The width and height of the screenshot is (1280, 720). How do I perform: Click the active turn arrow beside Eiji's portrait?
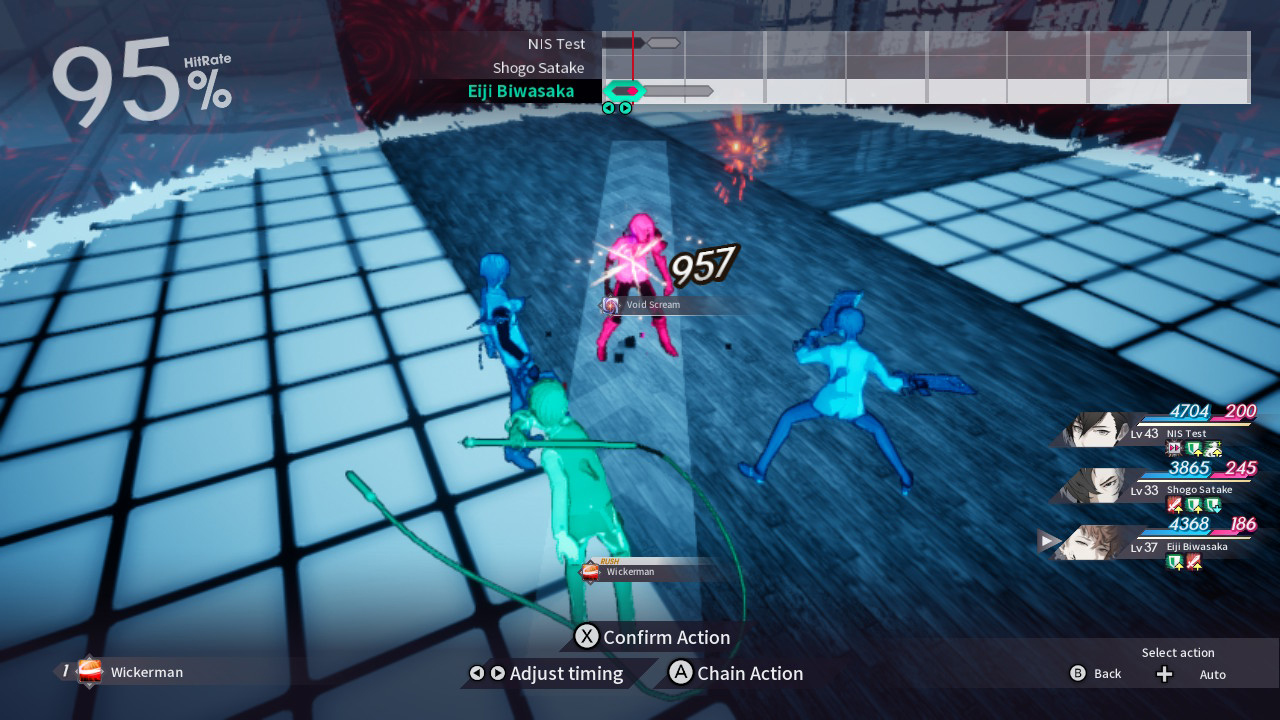1046,541
